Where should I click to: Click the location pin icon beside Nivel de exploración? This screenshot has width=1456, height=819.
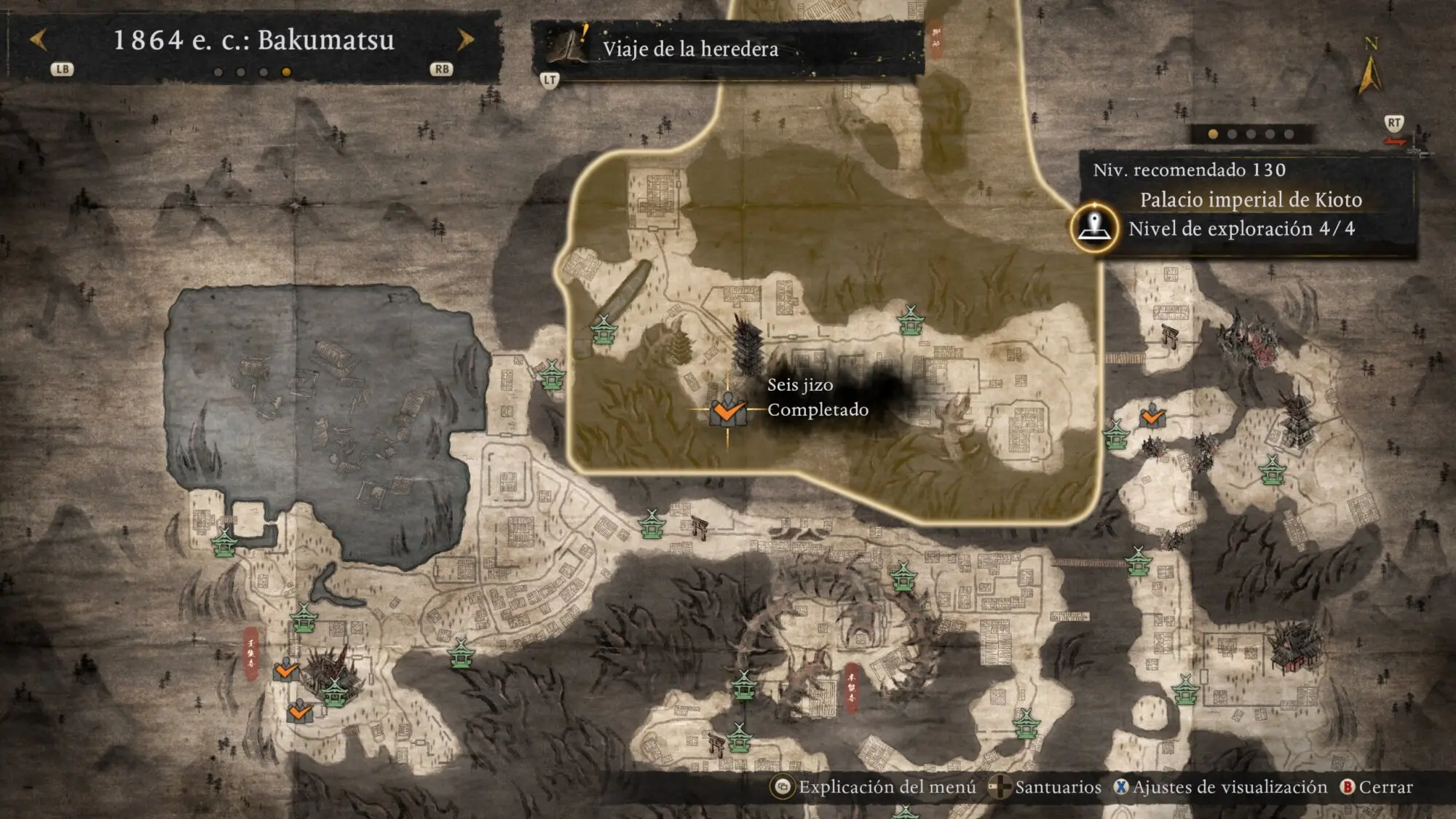[x=1094, y=228]
